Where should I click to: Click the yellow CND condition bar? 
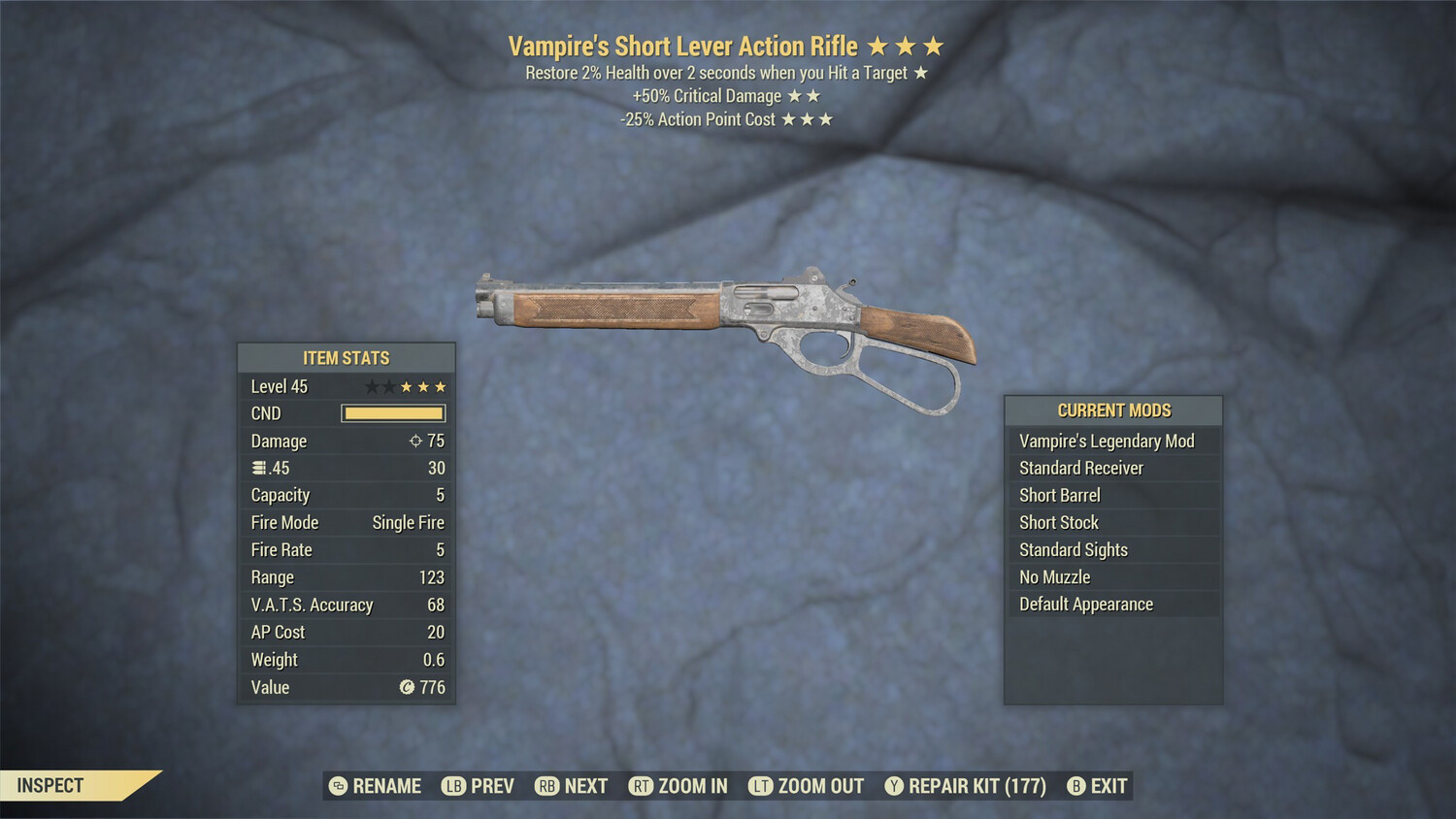pyautogui.click(x=393, y=413)
